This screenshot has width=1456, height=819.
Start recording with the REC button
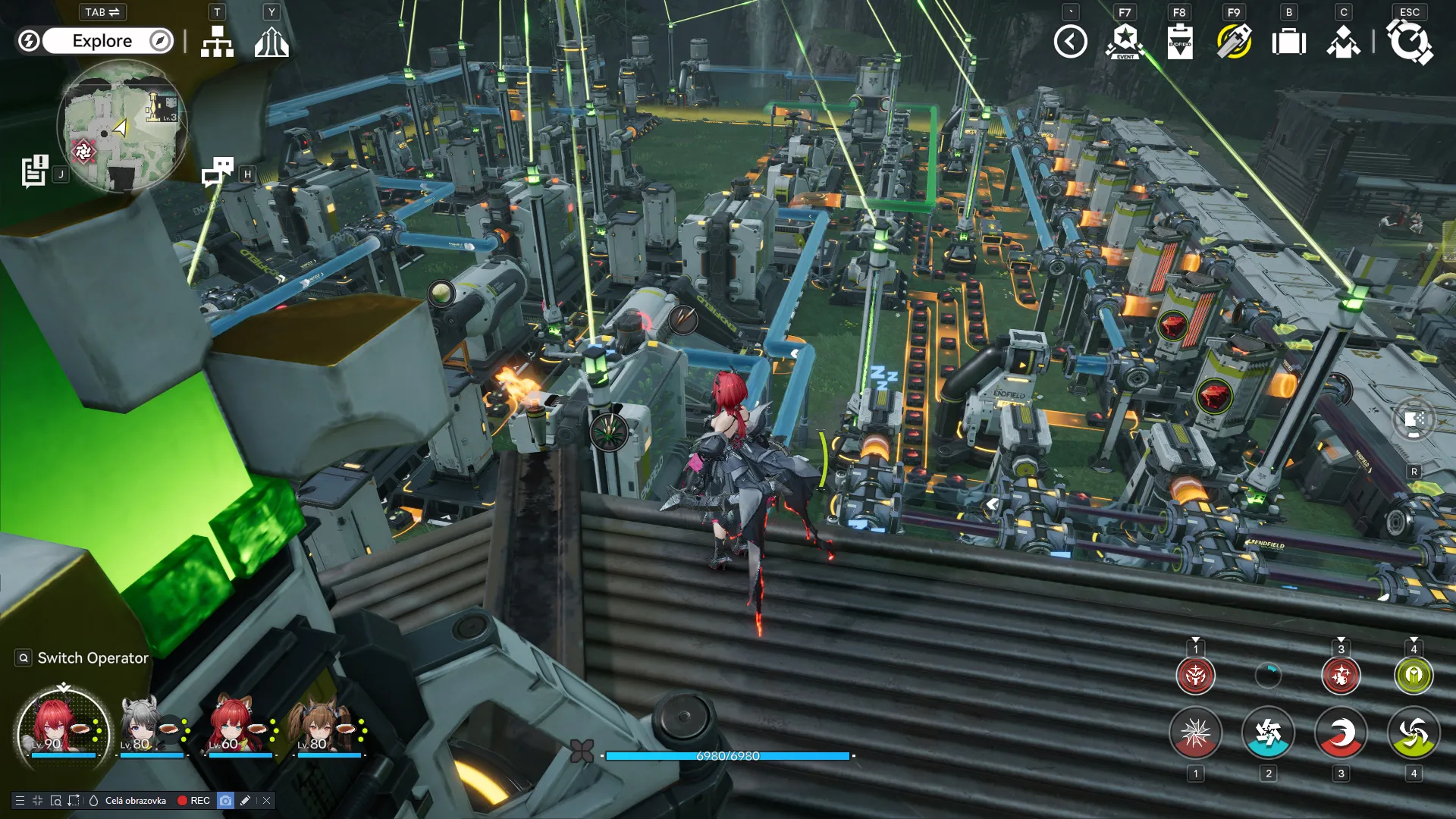click(x=193, y=801)
